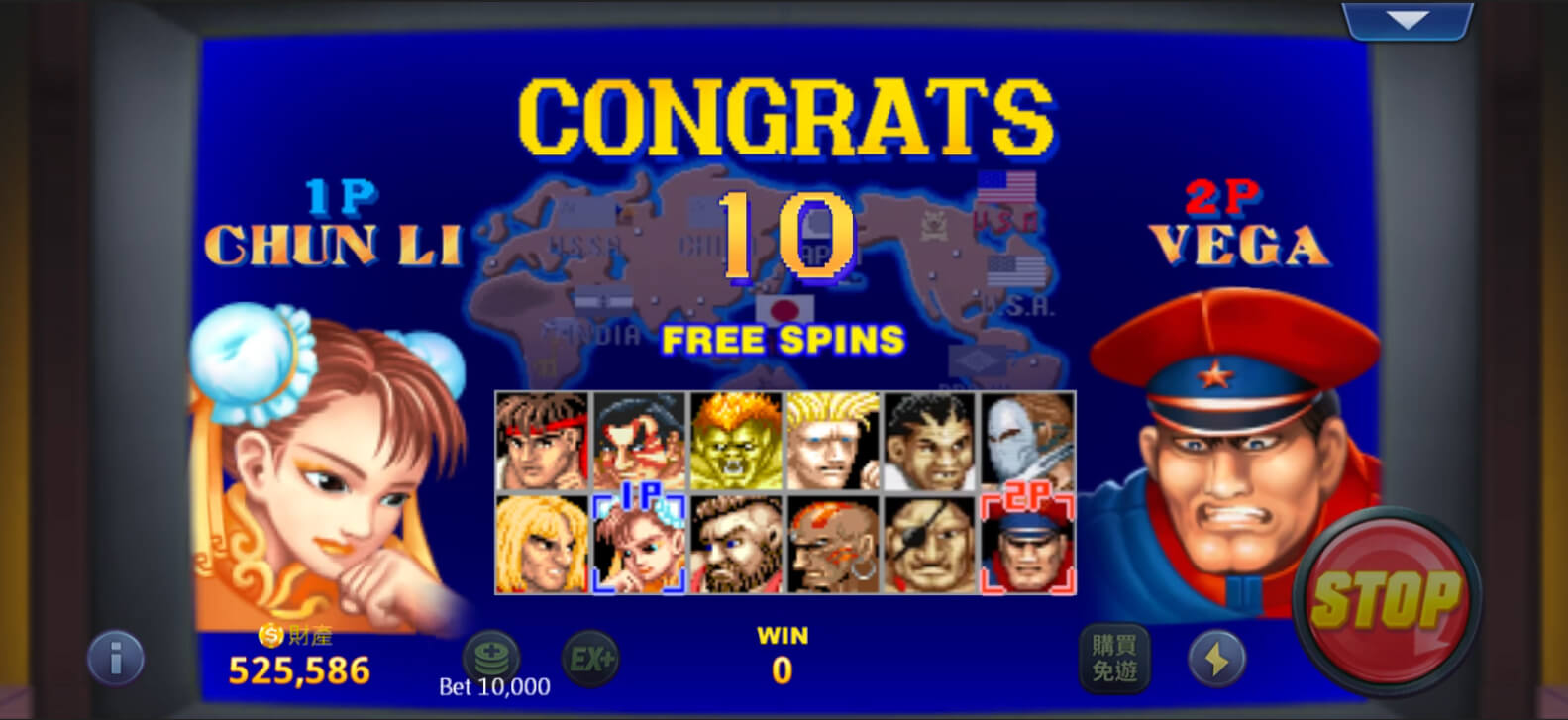Buy free spins with 購買免遊 button
The image size is (1568, 720).
pyautogui.click(x=1113, y=658)
